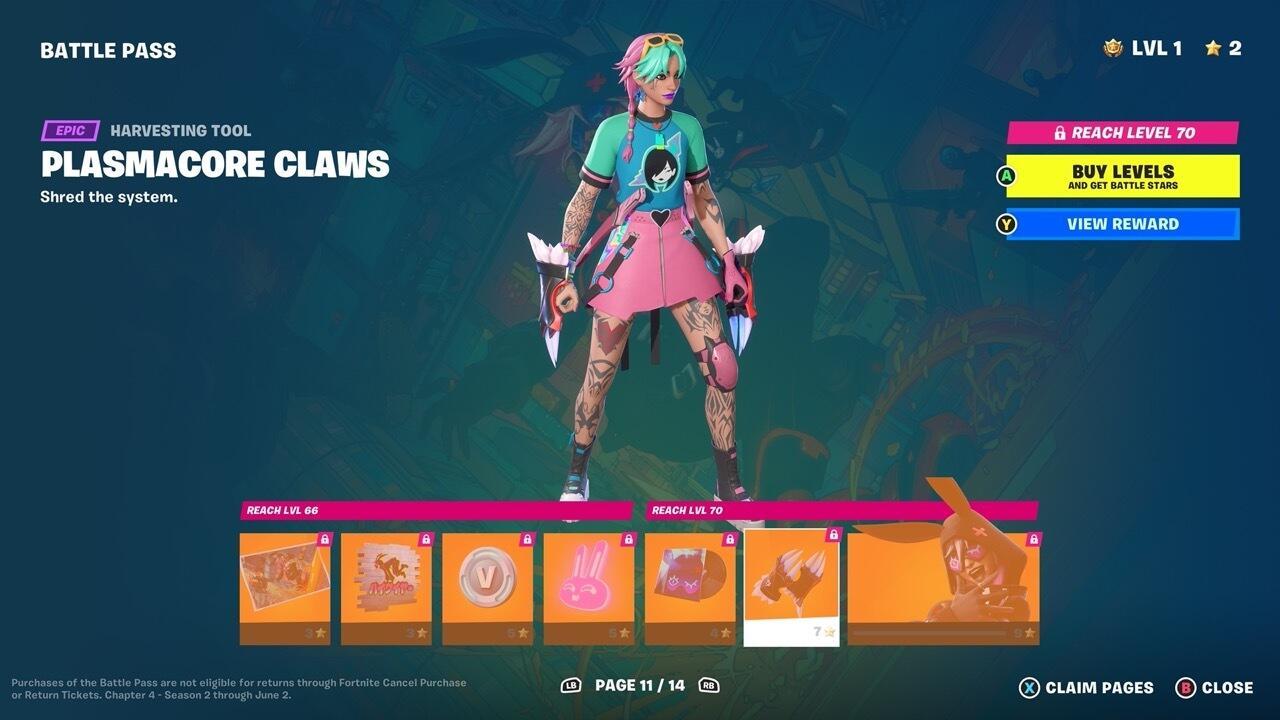This screenshot has width=1280, height=720.
Task: Click the Reach Level 70 banner
Action: pyautogui.click(x=1124, y=131)
